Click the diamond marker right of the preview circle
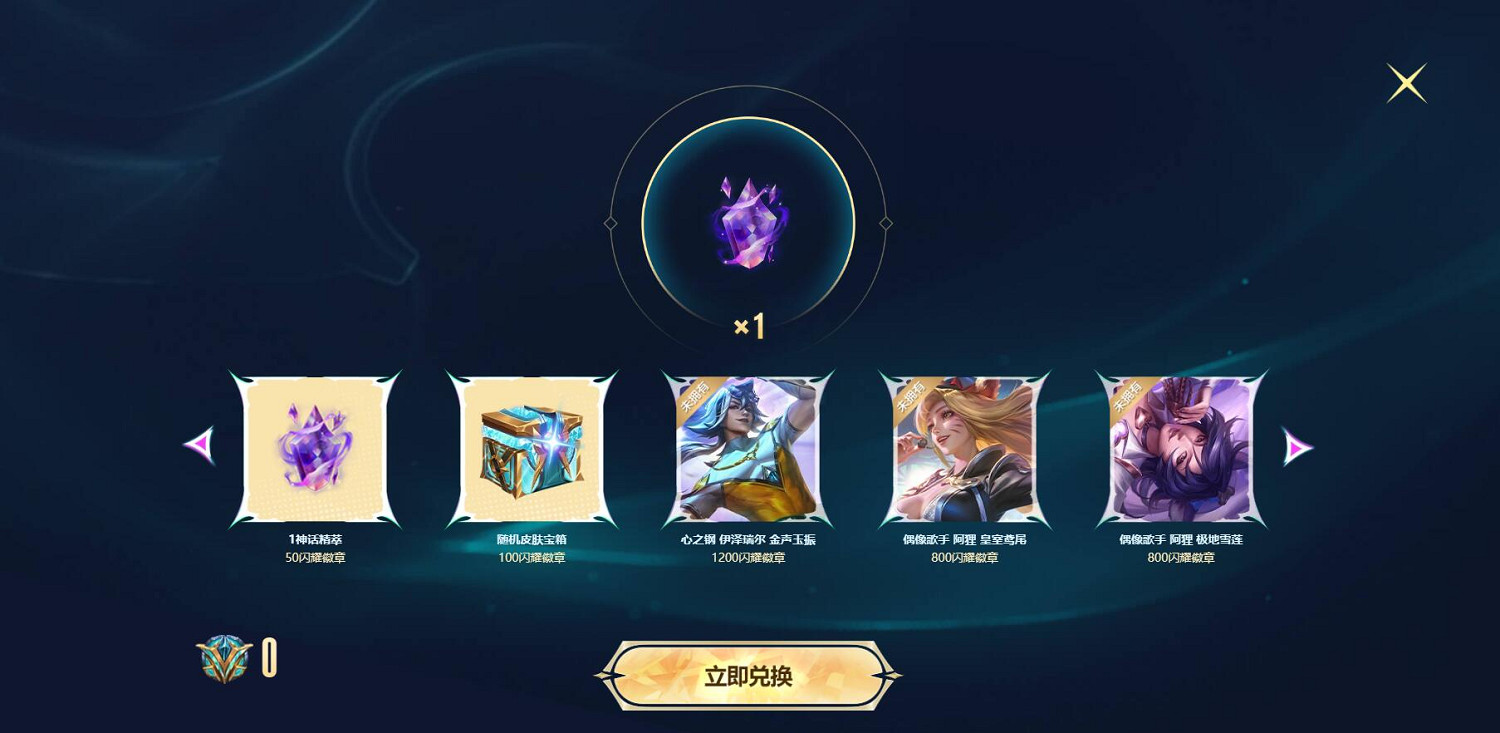This screenshot has height=733, width=1500. click(886, 222)
